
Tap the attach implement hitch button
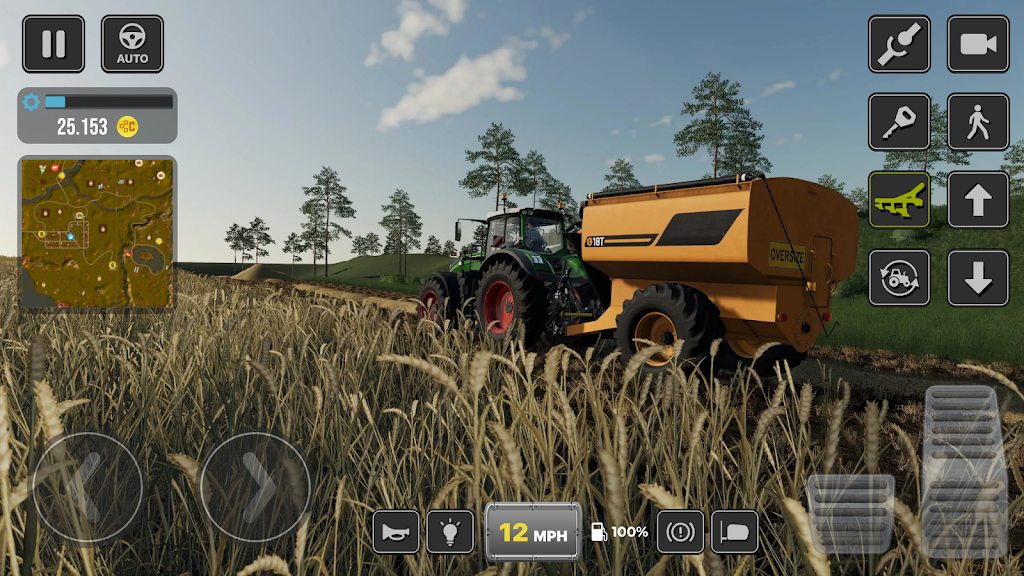899,44
